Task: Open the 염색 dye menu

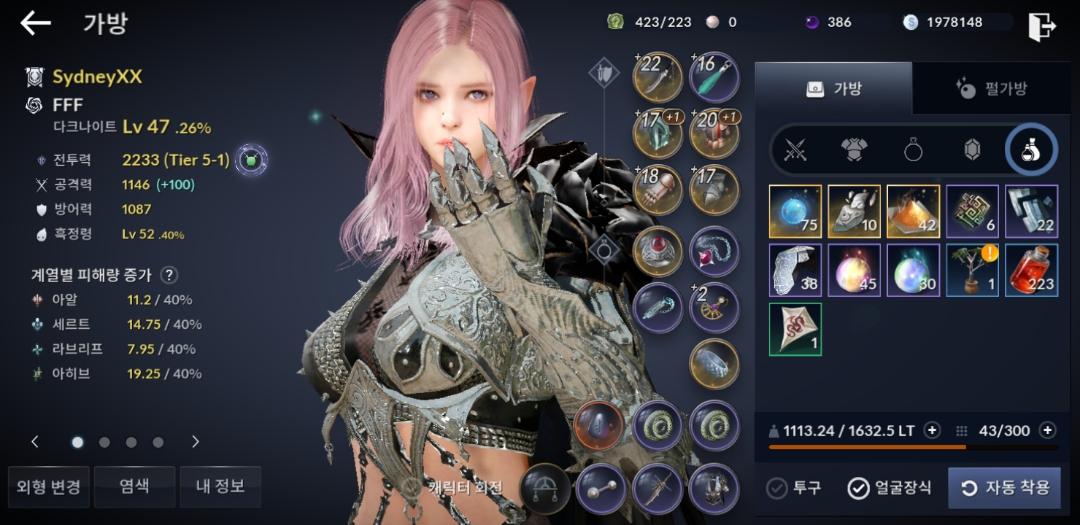Action: click(134, 487)
